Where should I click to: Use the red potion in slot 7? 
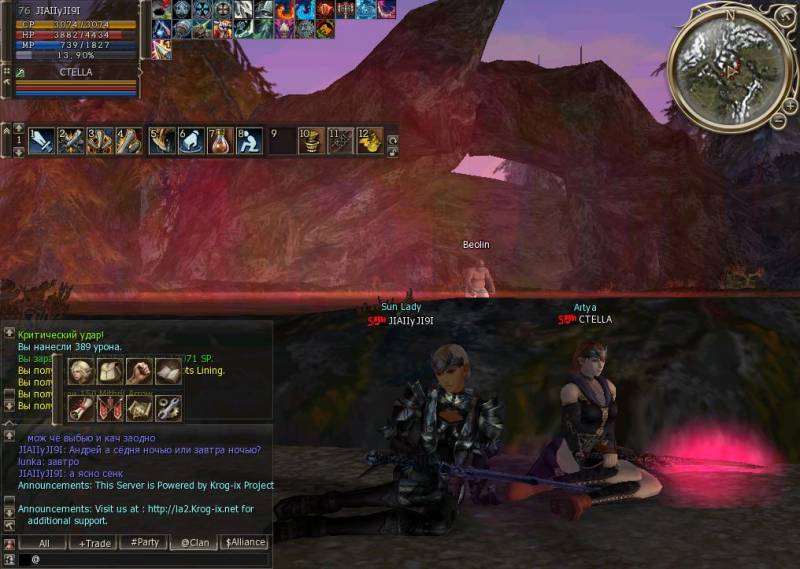220,141
